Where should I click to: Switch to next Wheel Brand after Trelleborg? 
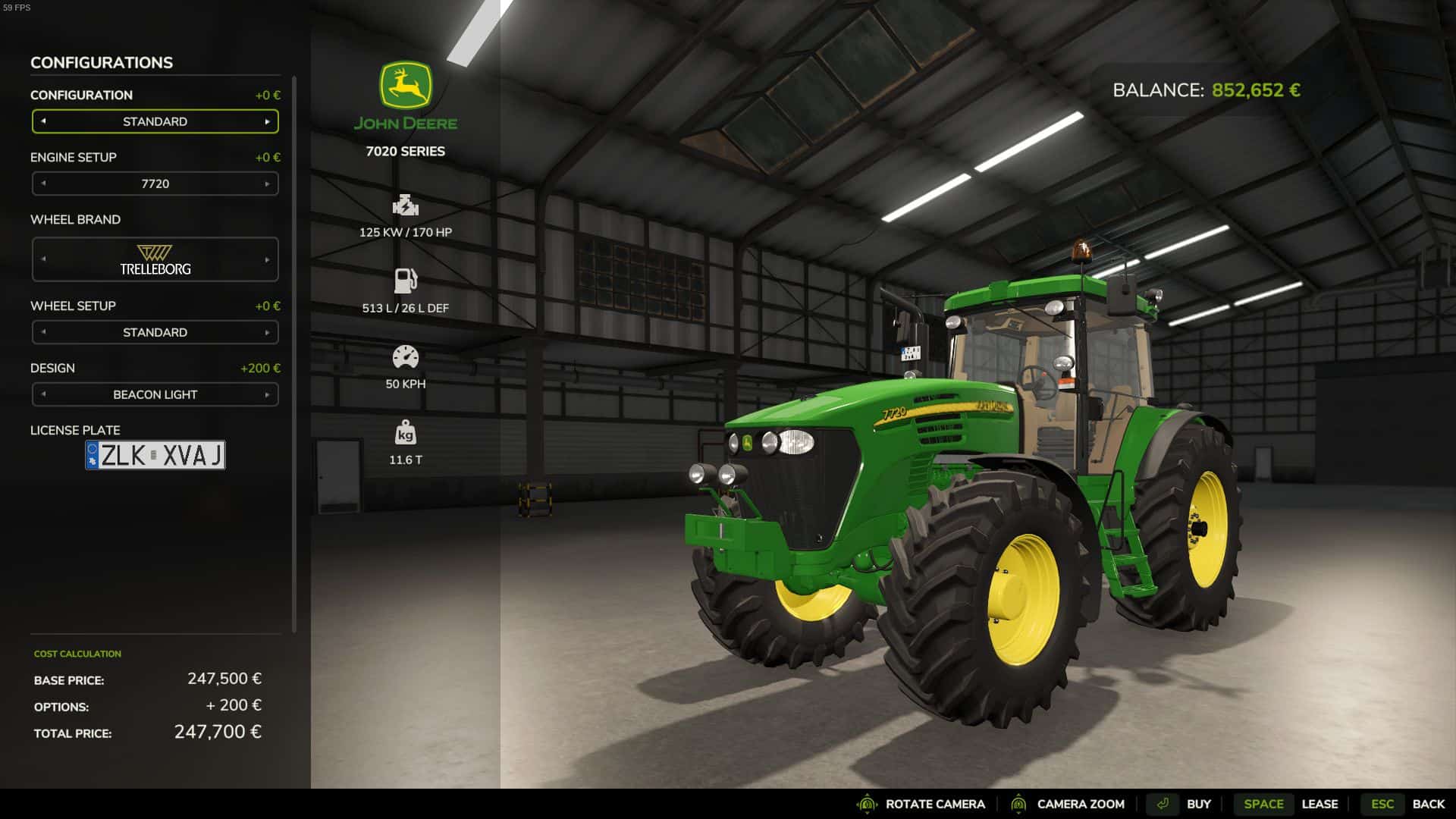click(267, 259)
